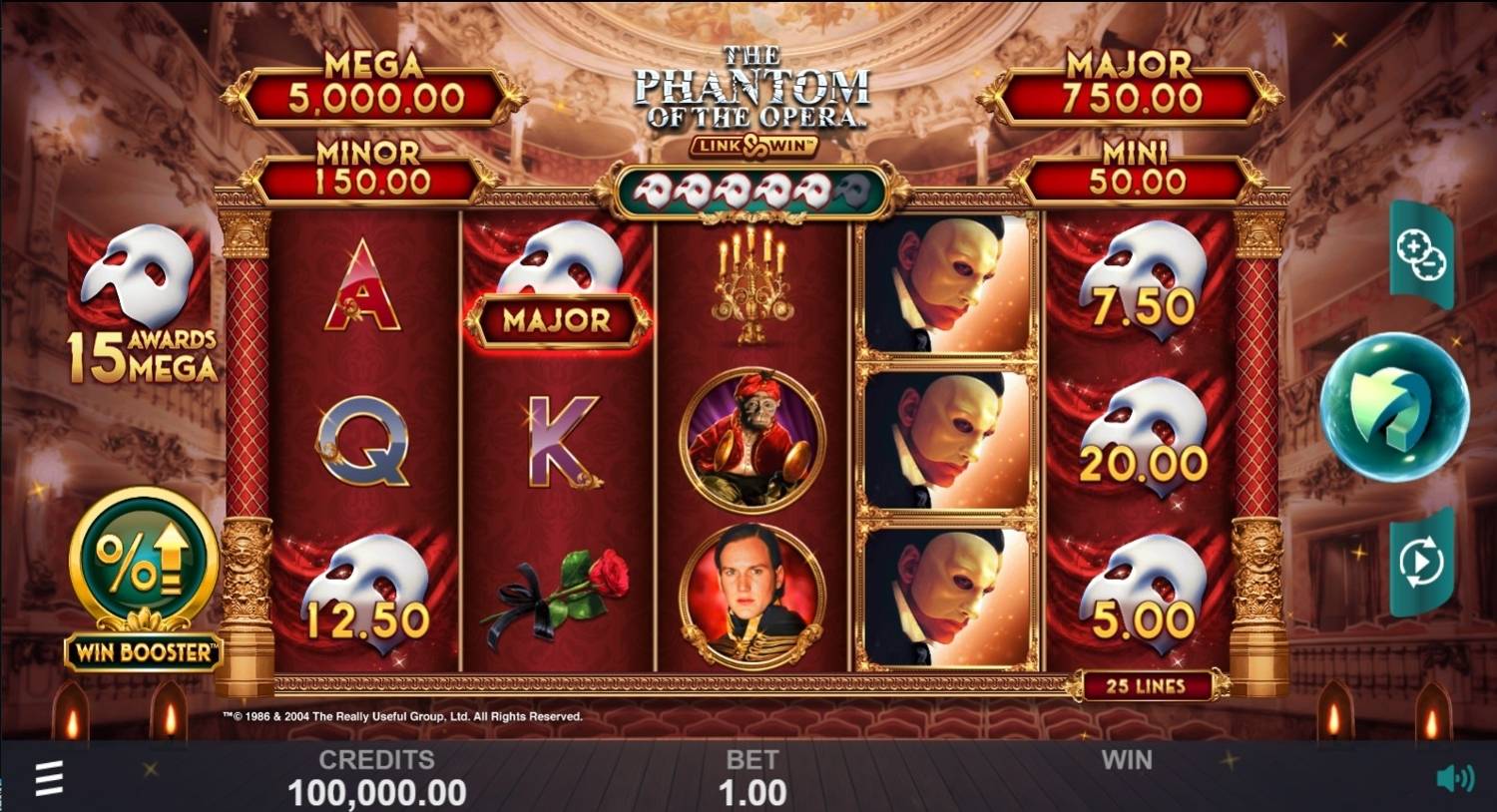The image size is (1497, 812).
Task: Click the MAJOR tag on the second reel
Action: (x=559, y=321)
